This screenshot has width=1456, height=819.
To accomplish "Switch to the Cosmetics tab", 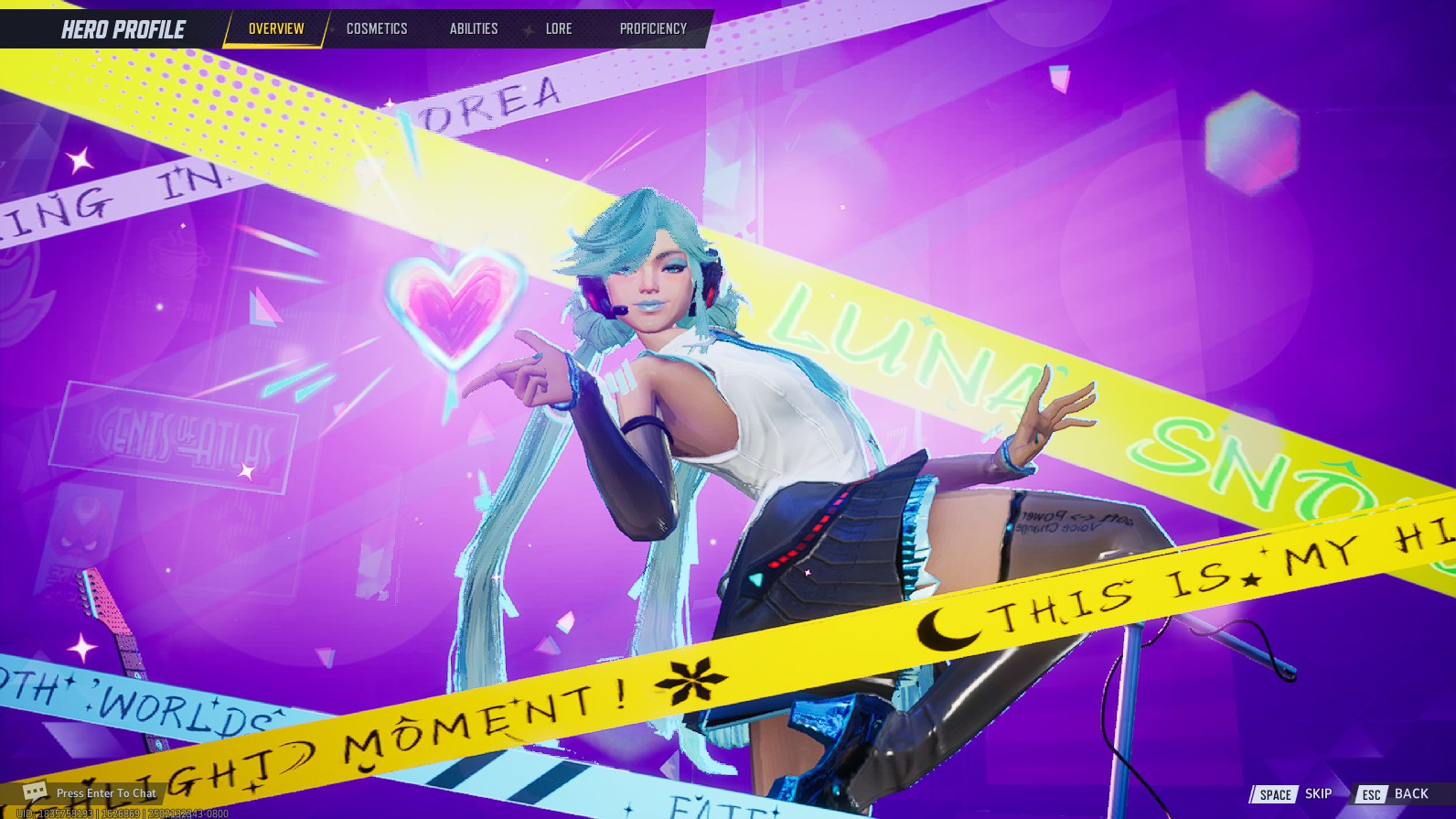I will click(x=376, y=28).
